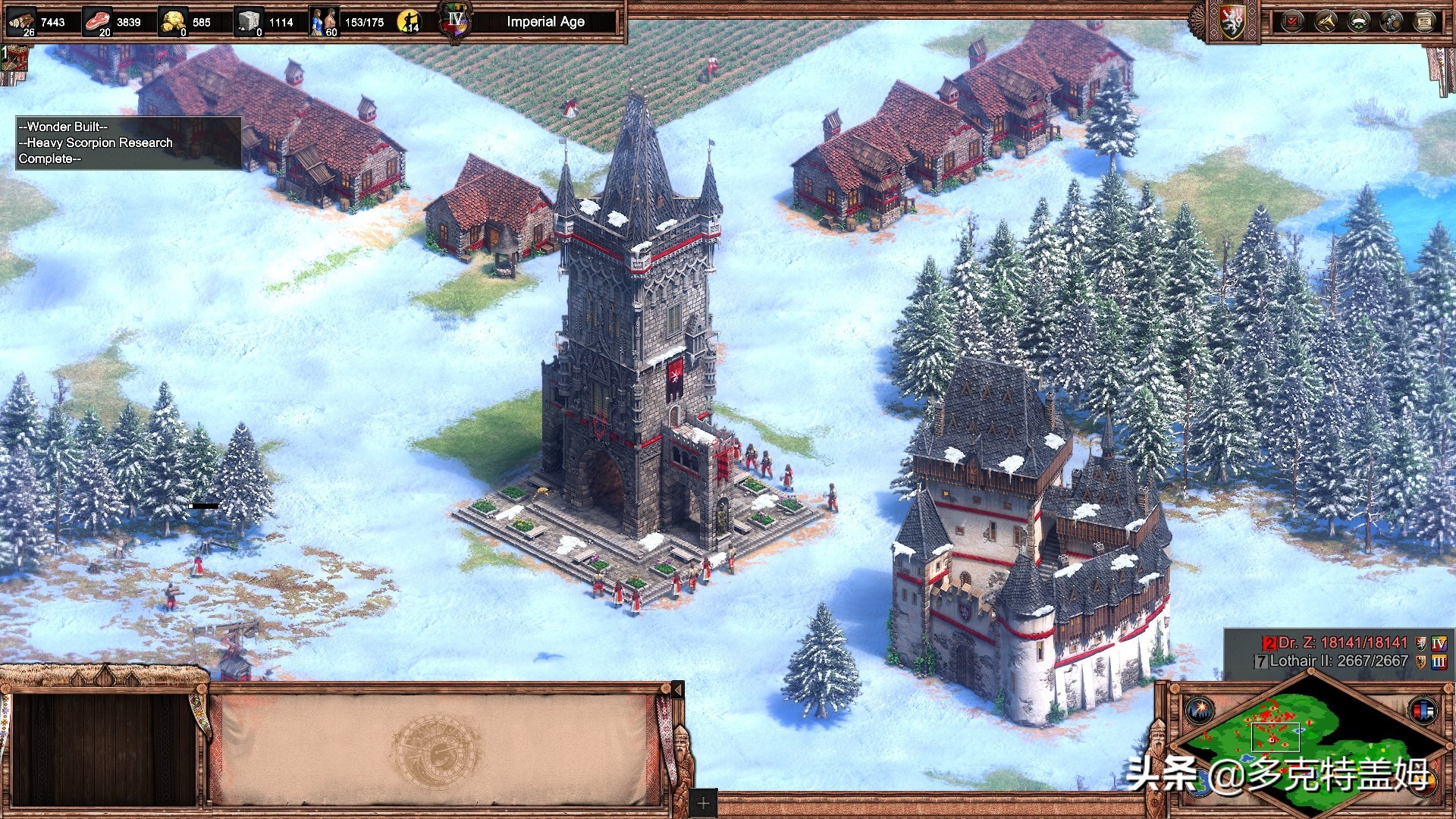Open the diplomacy laurel wreath button
The image size is (1456, 819).
point(1358,22)
